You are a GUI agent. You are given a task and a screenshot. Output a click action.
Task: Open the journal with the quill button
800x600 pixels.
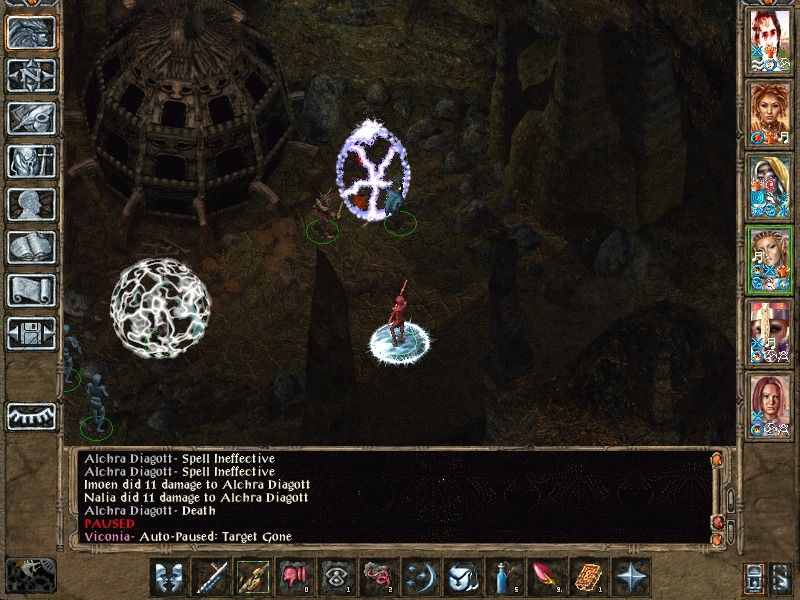click(30, 118)
